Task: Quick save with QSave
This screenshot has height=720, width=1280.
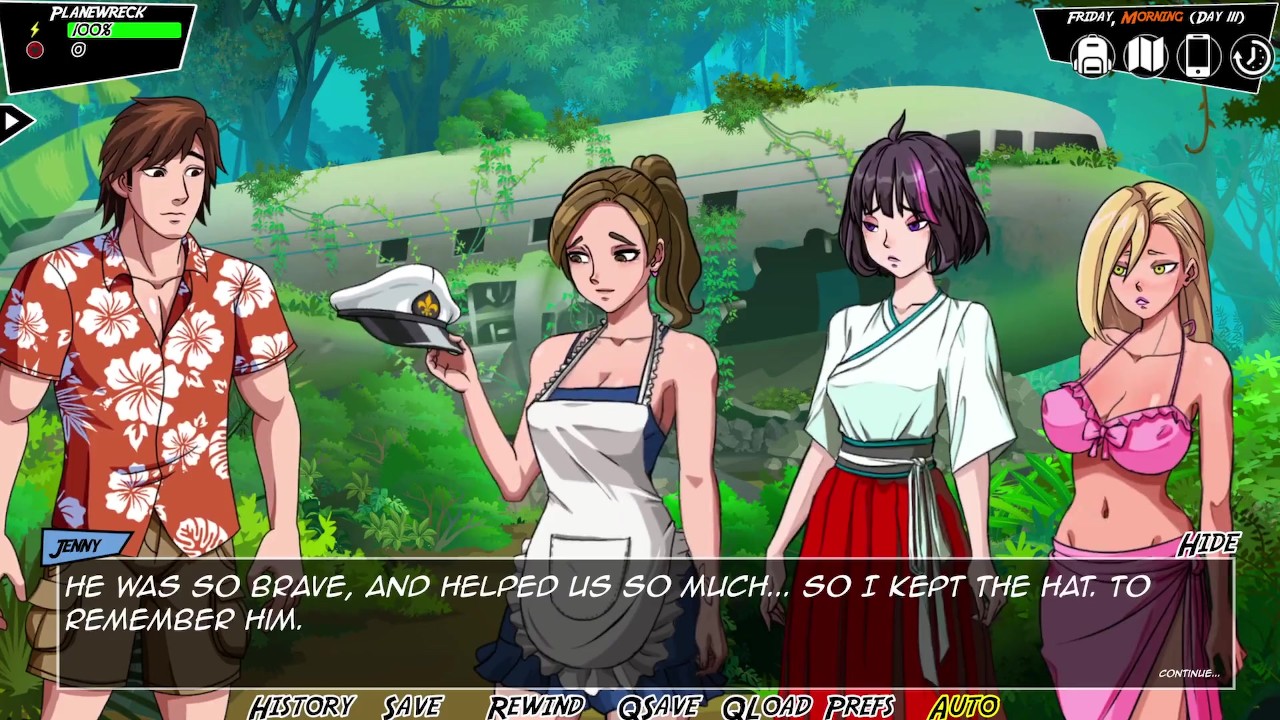Action: 659,706
